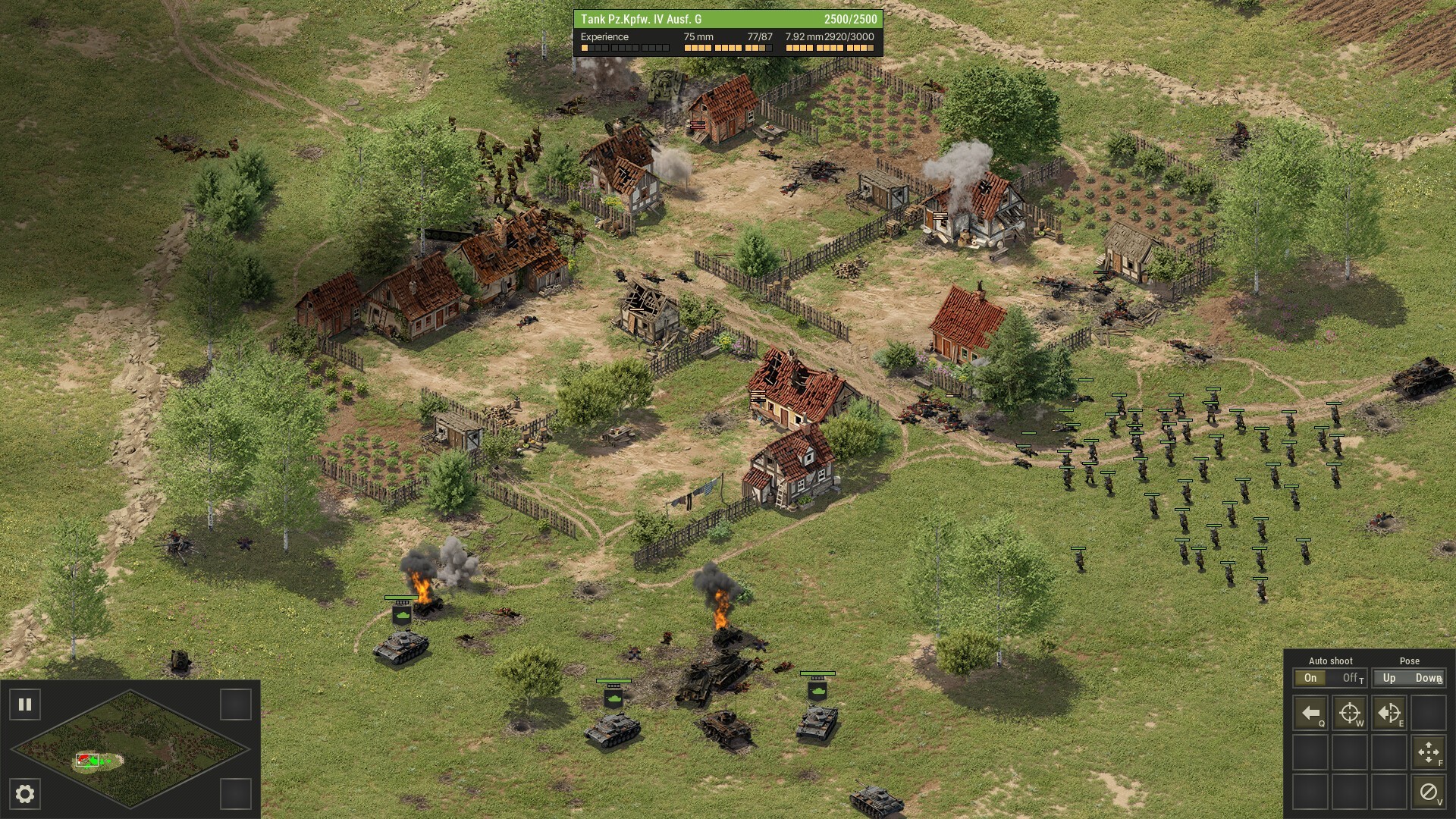This screenshot has height=819, width=1456.
Task: Select the leftmost tank with green marker
Action: [400, 647]
